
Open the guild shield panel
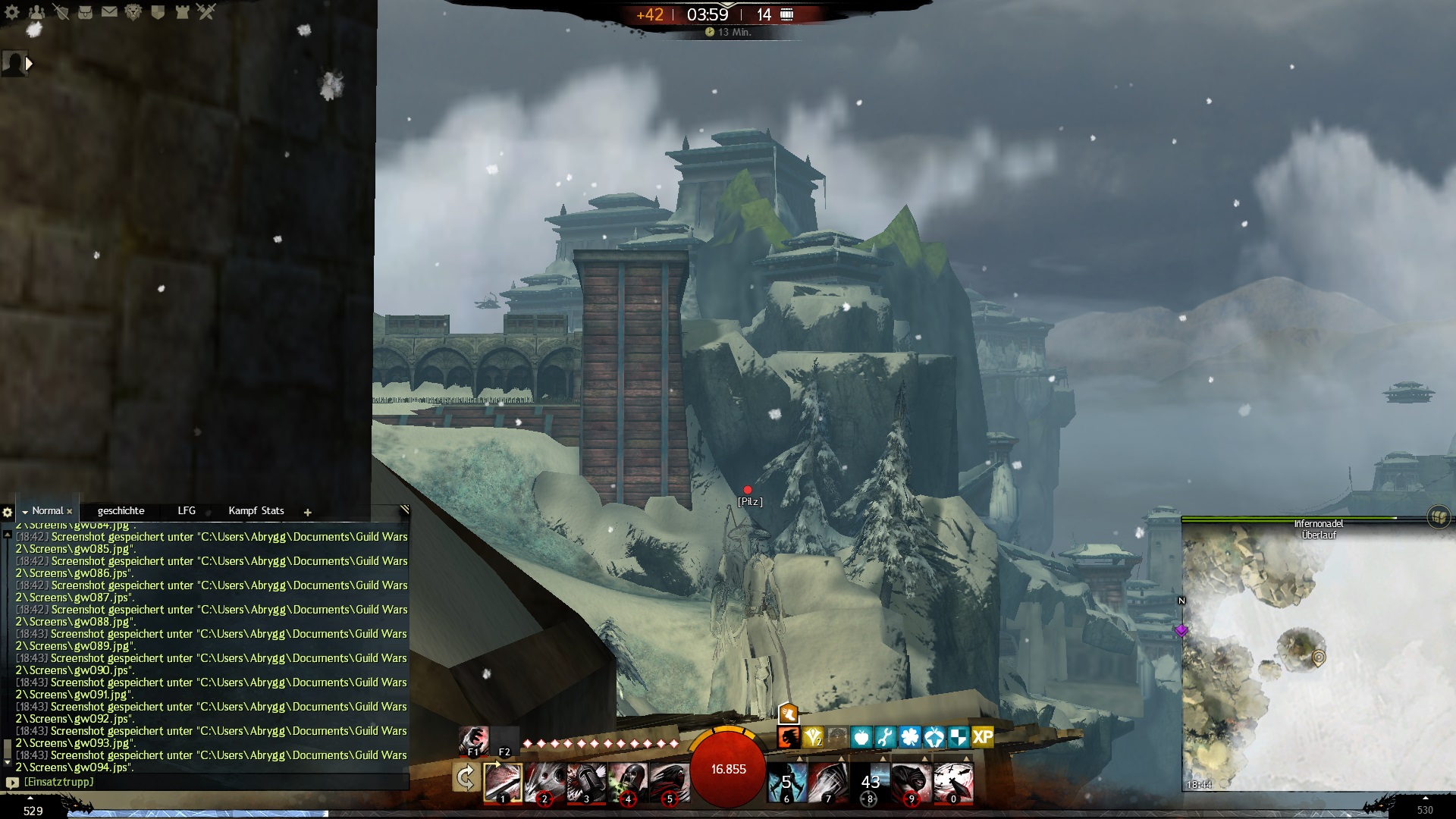158,12
